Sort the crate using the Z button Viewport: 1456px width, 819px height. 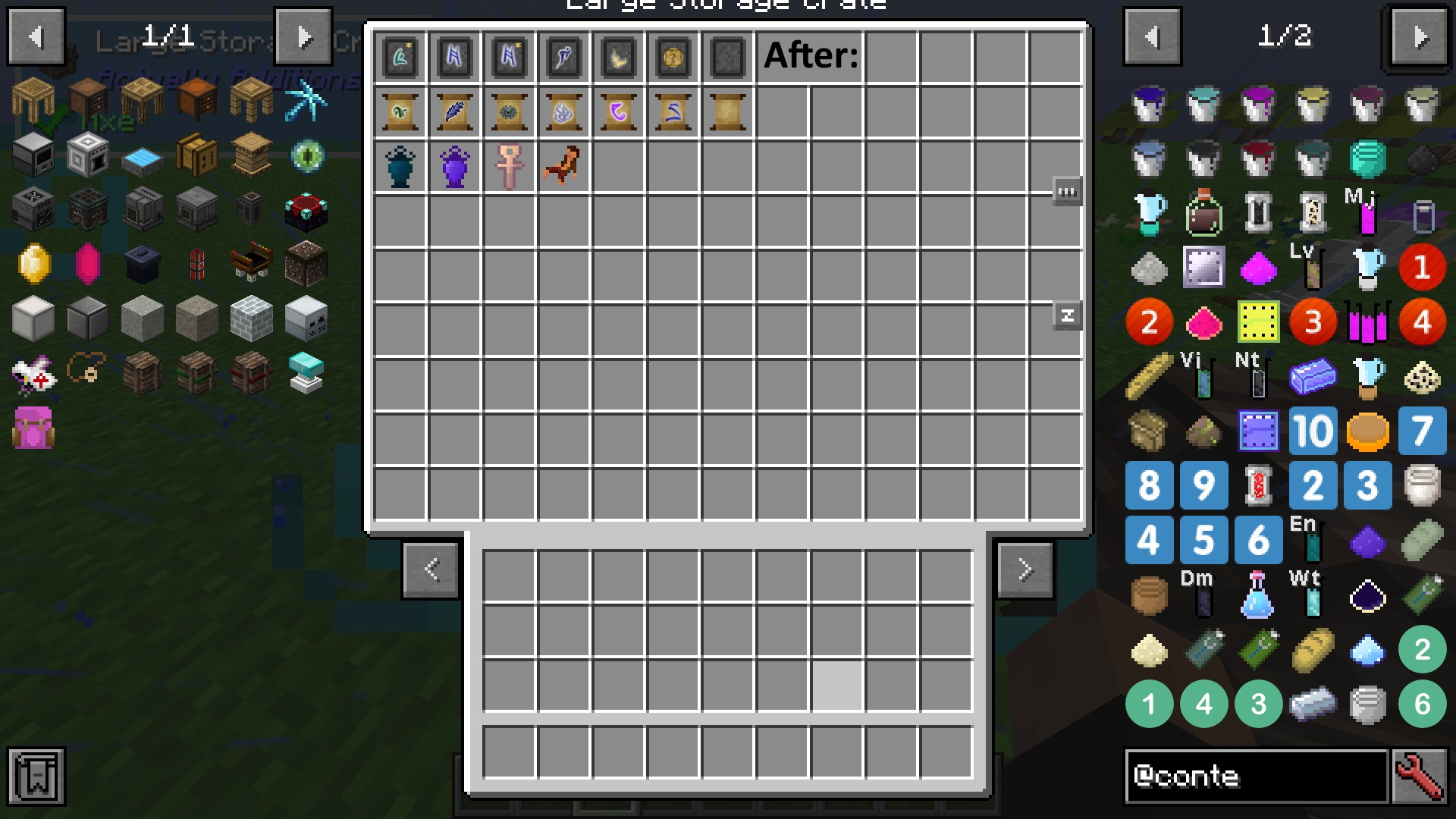(1067, 315)
